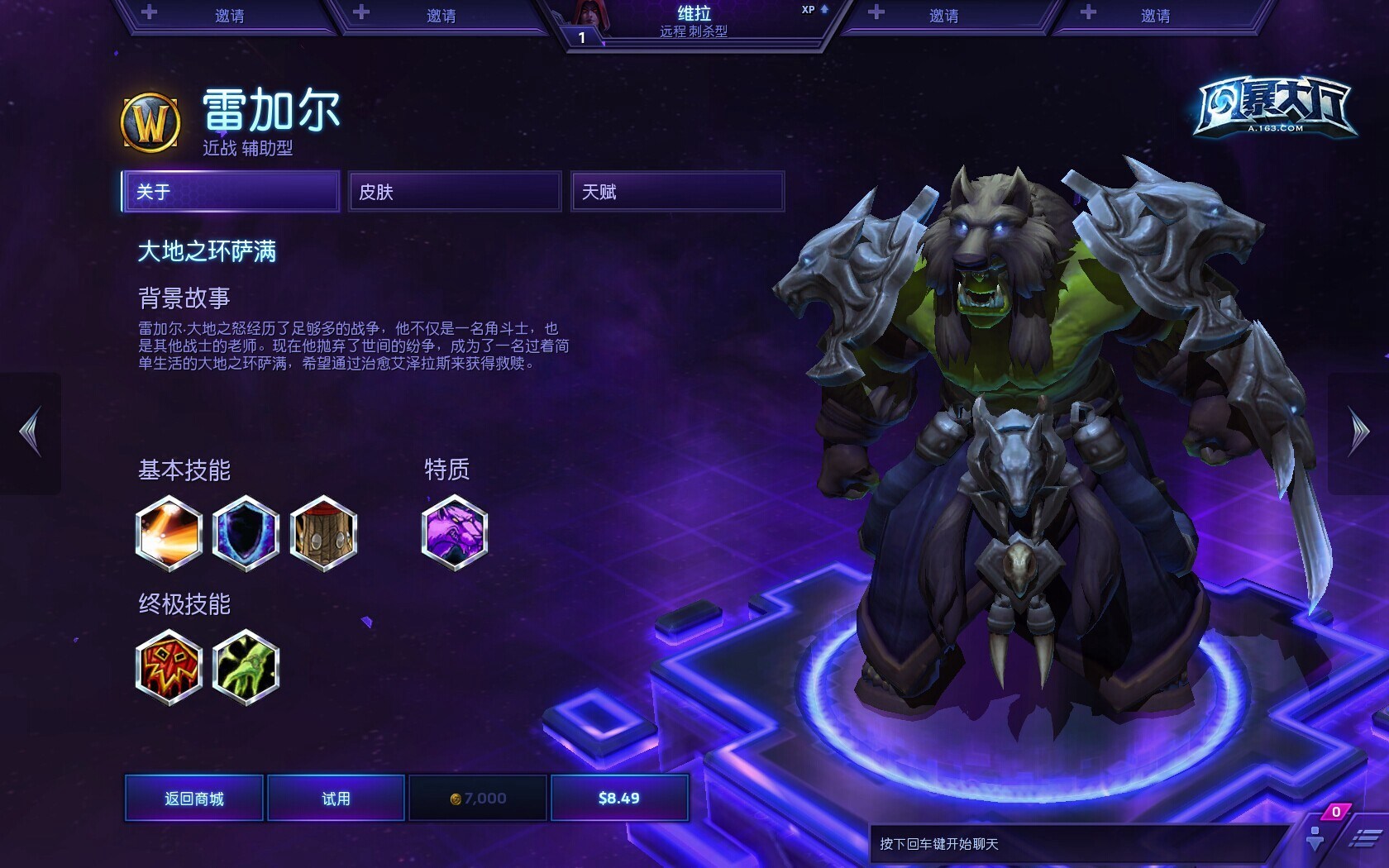The height and width of the screenshot is (868, 1389).
Task: Switch to the 关于 (About) tab
Action: click(231, 192)
